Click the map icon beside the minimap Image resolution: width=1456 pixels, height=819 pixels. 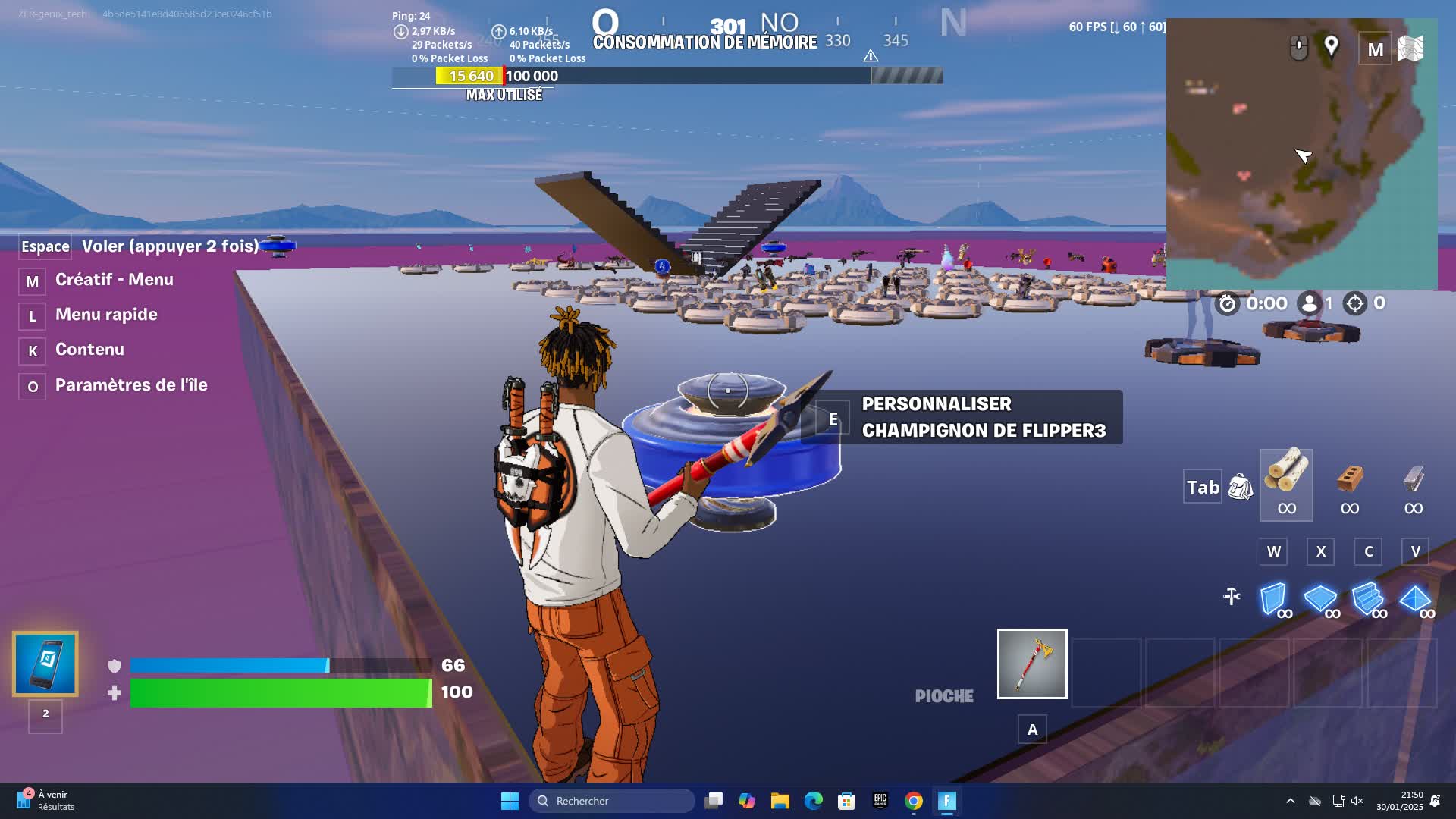[x=1409, y=49]
